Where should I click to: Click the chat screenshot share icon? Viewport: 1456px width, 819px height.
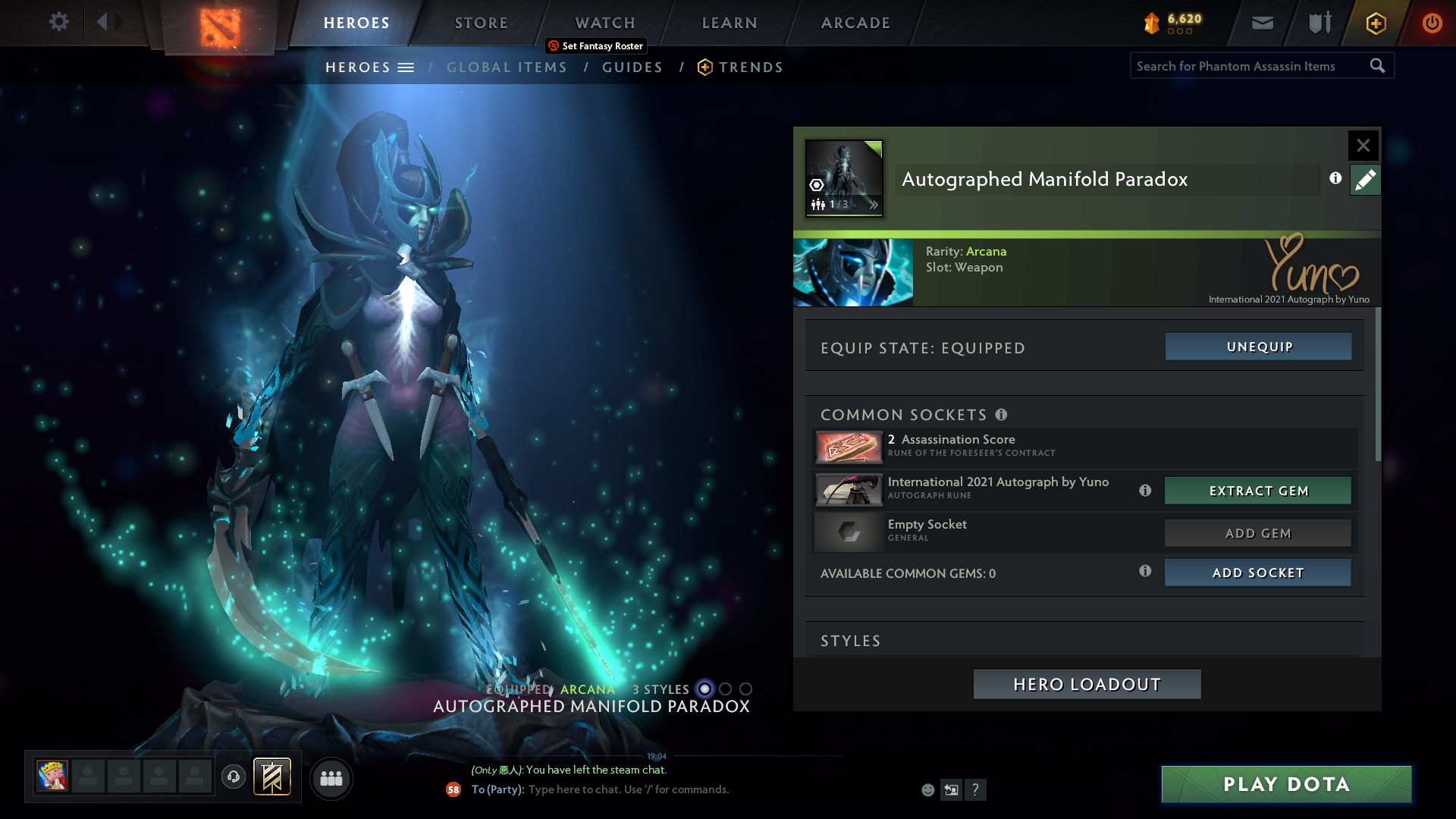pyautogui.click(x=952, y=789)
